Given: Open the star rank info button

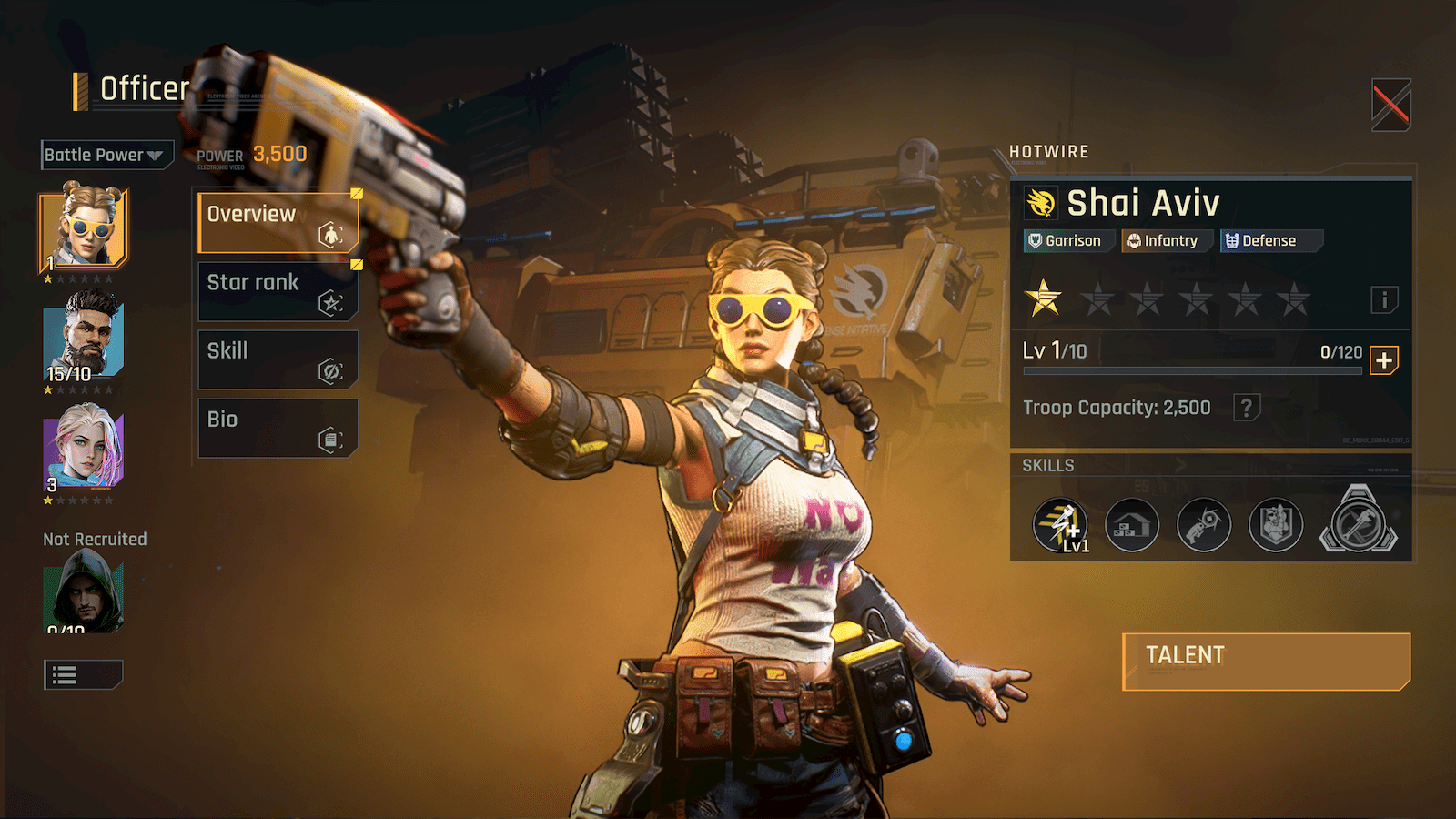Looking at the screenshot, I should [1384, 300].
